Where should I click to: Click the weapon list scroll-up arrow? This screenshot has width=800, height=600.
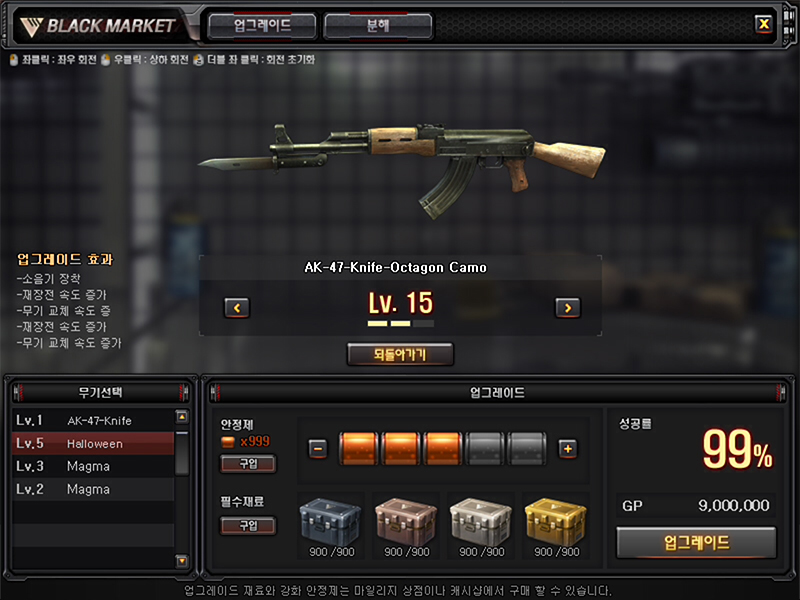tap(181, 417)
